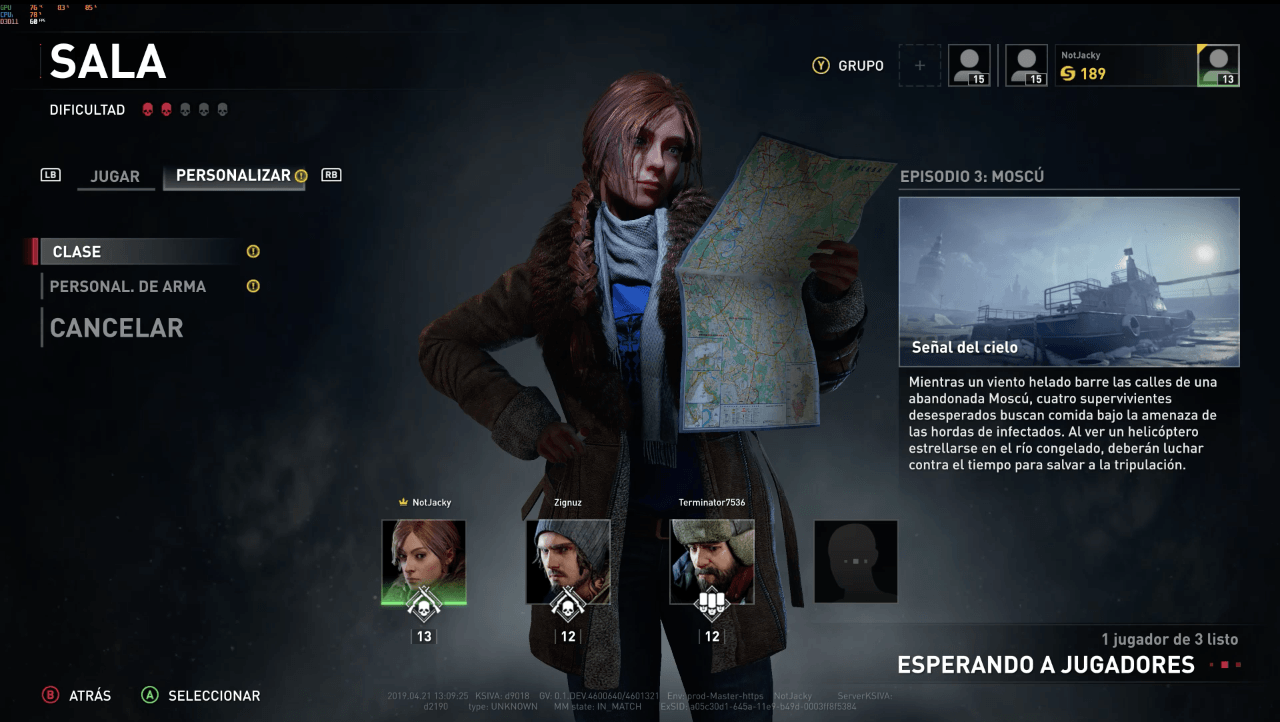The width and height of the screenshot is (1280, 722).
Task: Open Personal. de arma option
Action: 128,287
